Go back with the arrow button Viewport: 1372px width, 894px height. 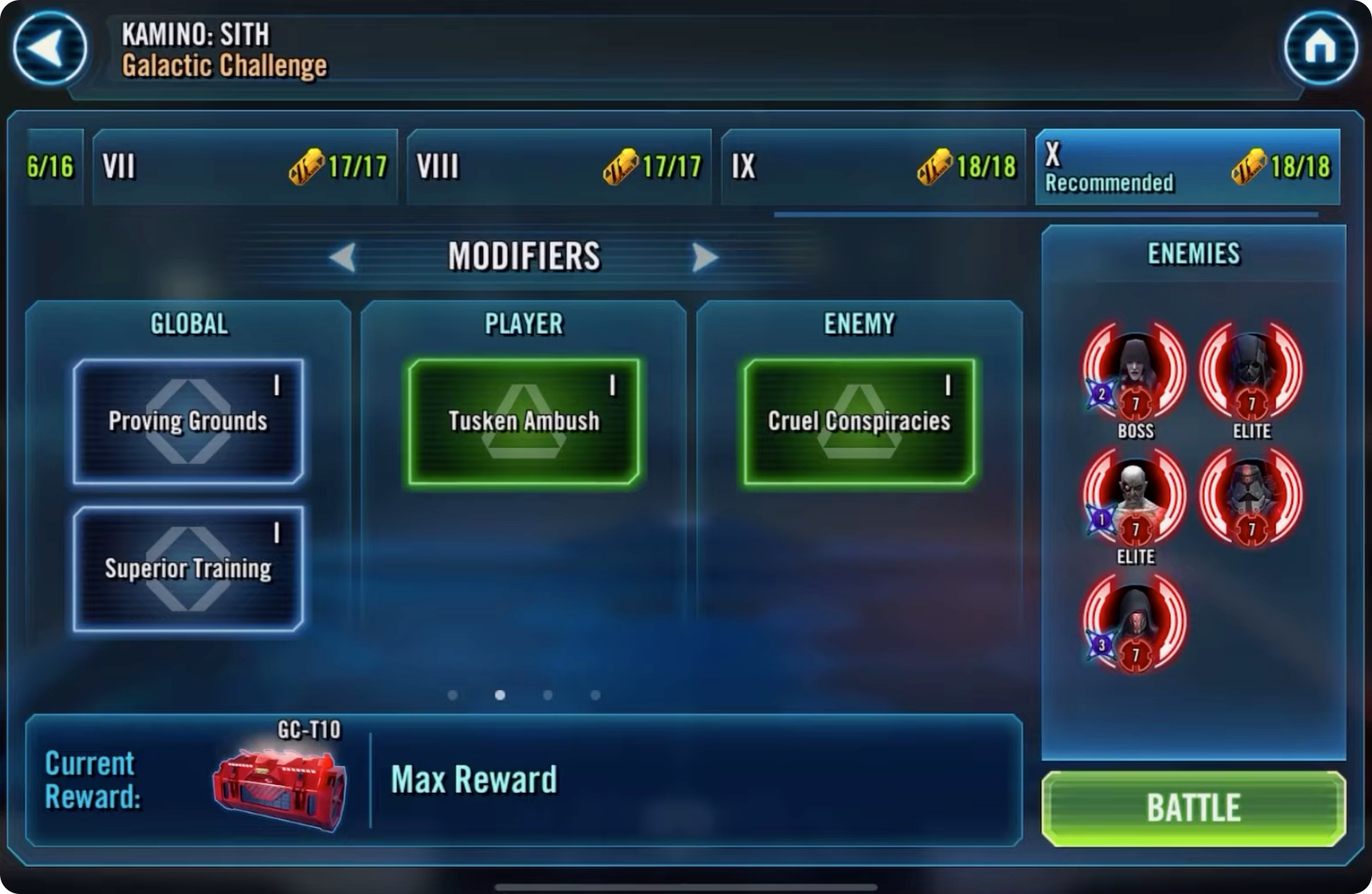(49, 49)
